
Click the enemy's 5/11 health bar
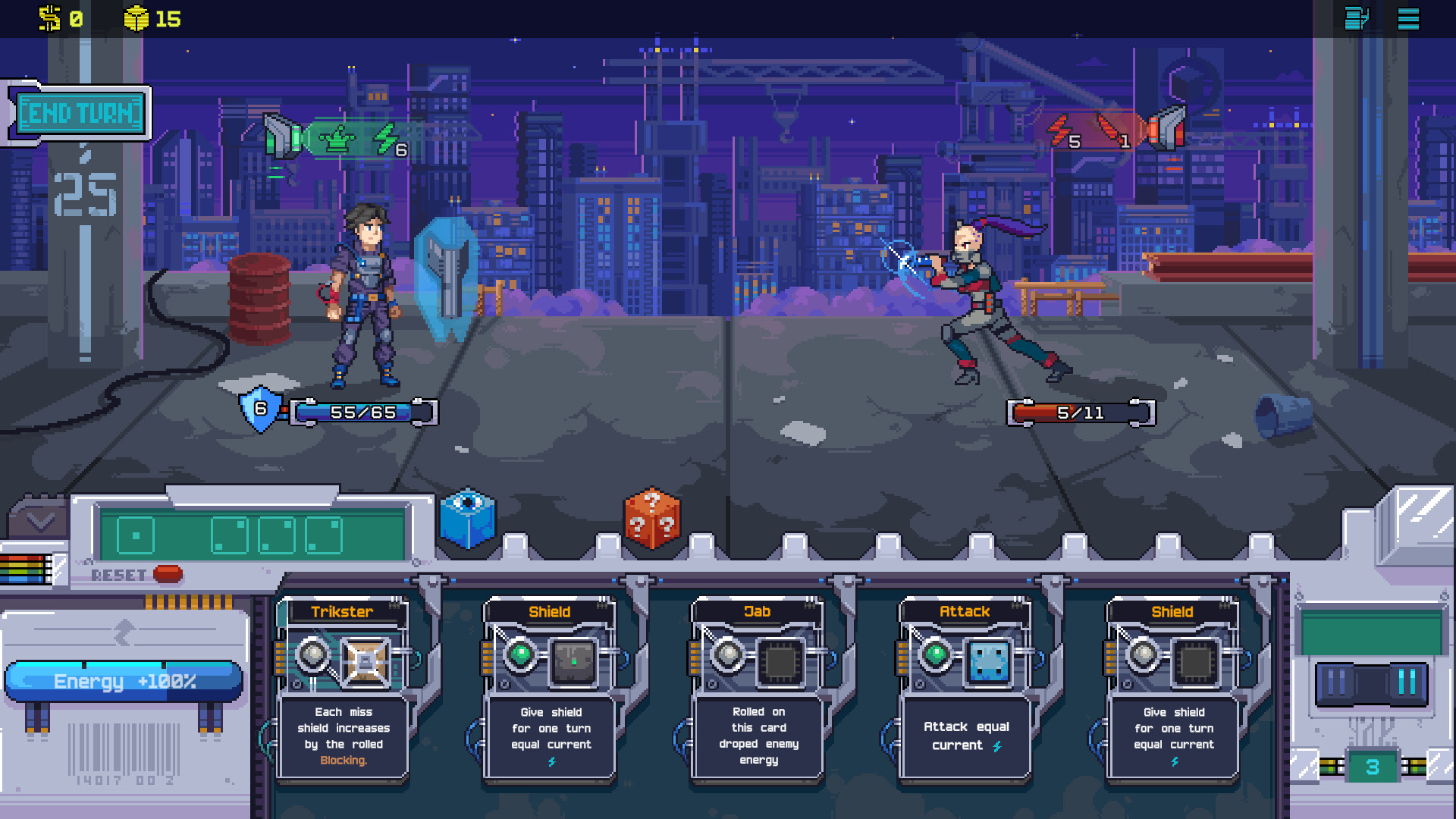click(x=1078, y=413)
